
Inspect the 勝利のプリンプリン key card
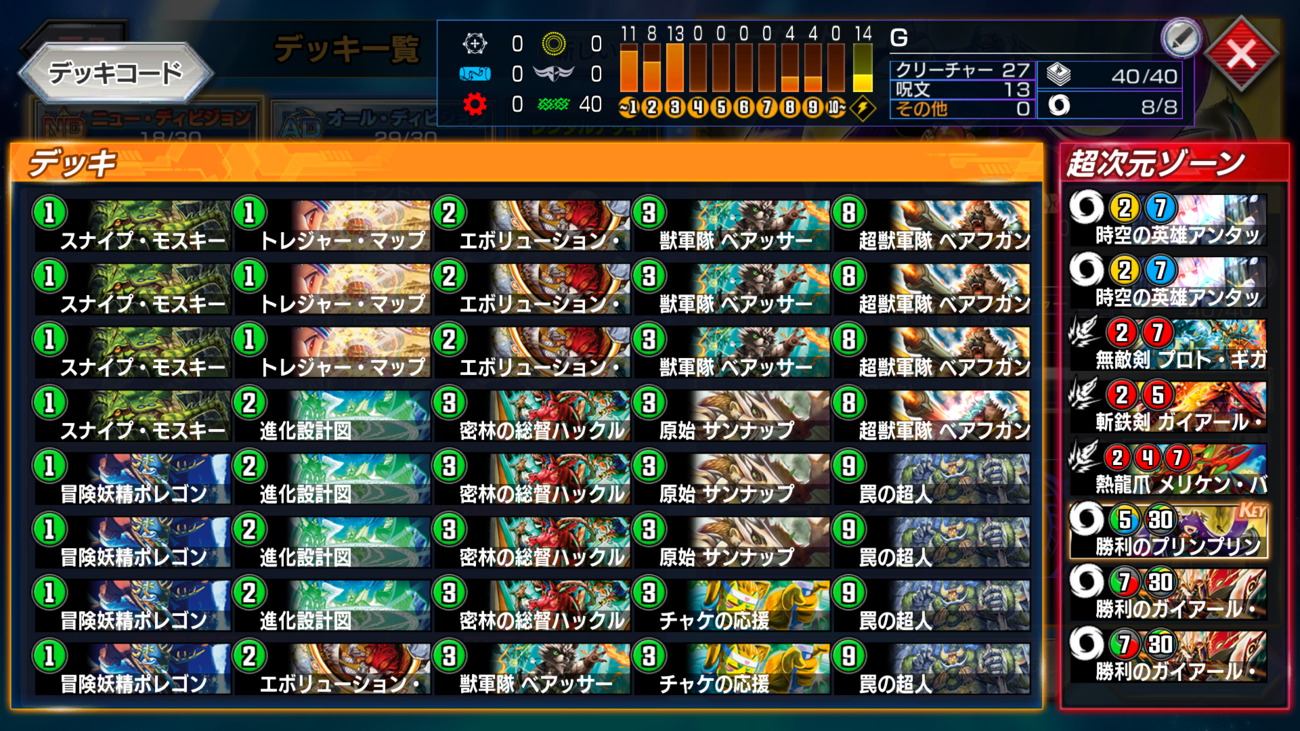[1168, 532]
